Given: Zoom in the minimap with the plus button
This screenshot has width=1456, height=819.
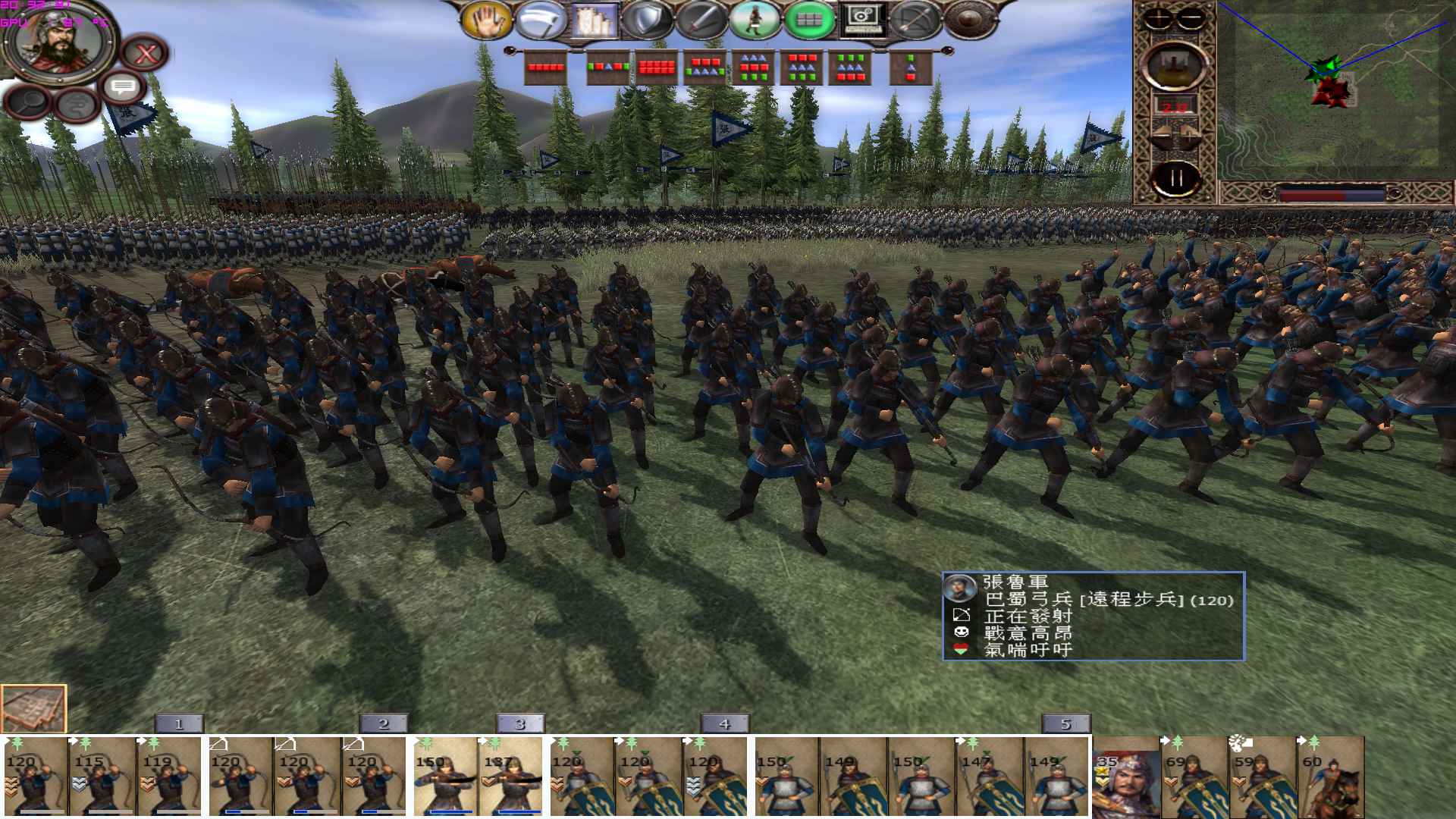Looking at the screenshot, I should (x=1158, y=19).
